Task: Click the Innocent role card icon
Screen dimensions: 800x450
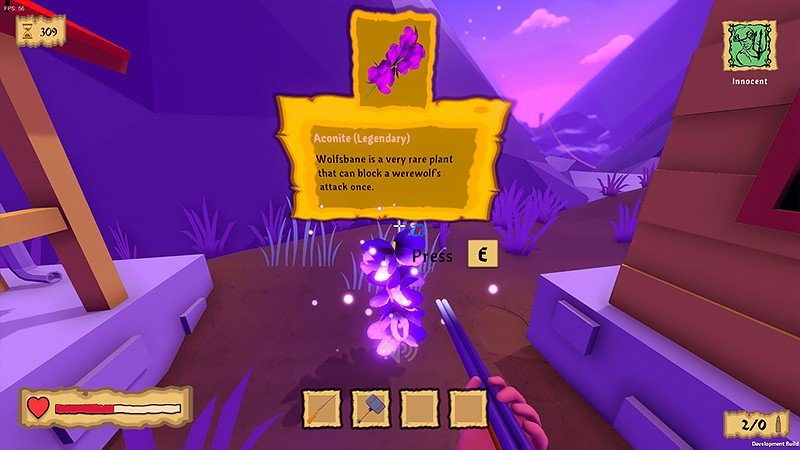Action: [749, 45]
